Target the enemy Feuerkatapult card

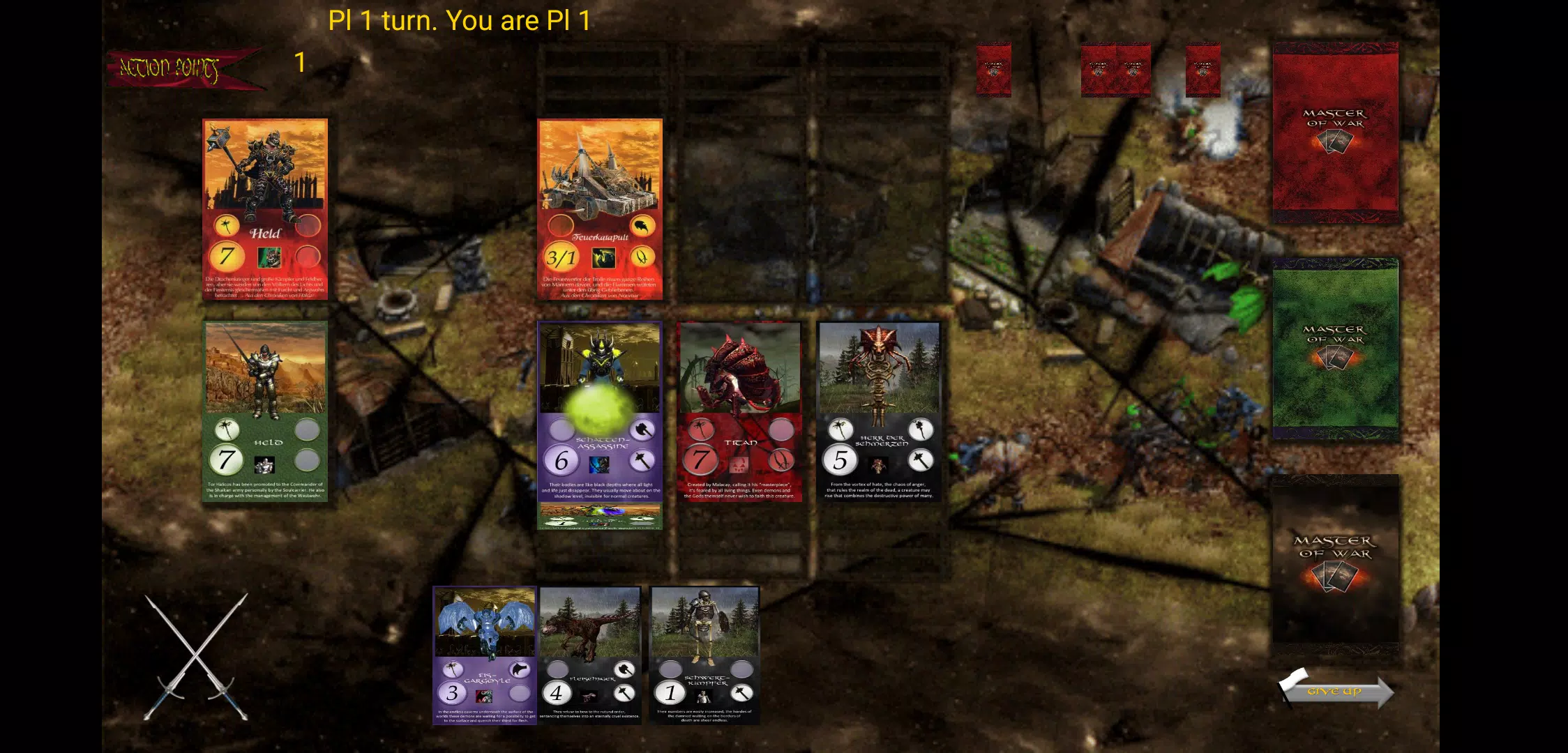tap(600, 209)
